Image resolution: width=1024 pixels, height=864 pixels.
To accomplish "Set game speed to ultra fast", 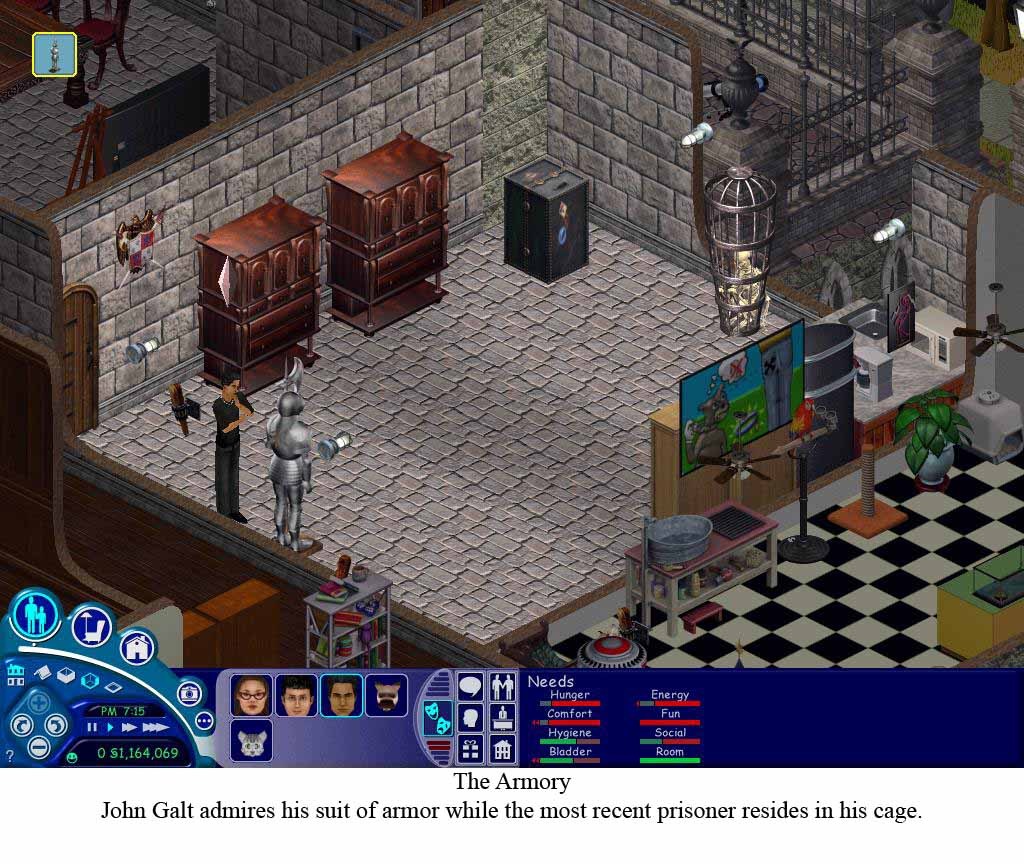I will [x=155, y=728].
